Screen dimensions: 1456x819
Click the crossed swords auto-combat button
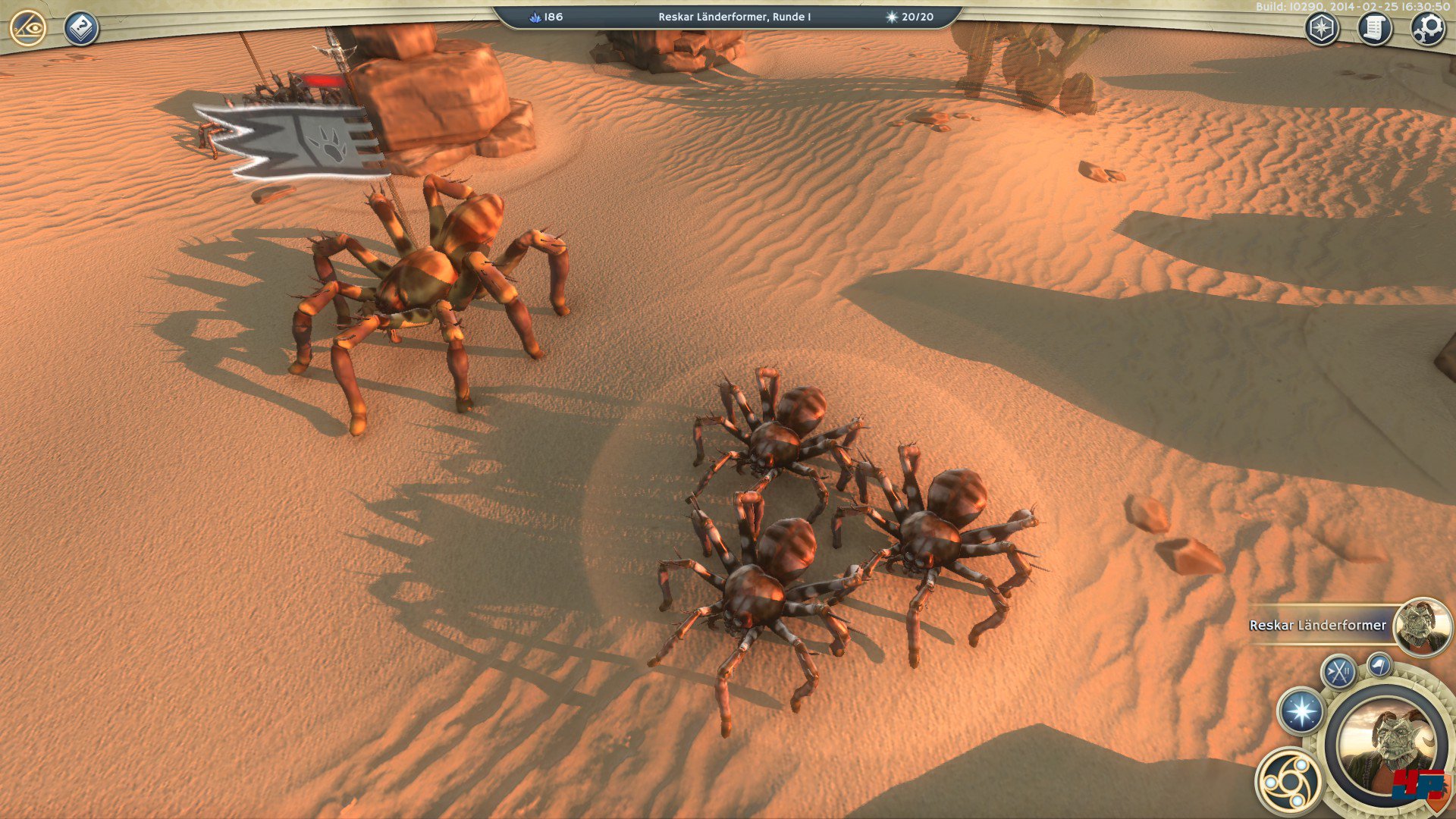(1338, 671)
